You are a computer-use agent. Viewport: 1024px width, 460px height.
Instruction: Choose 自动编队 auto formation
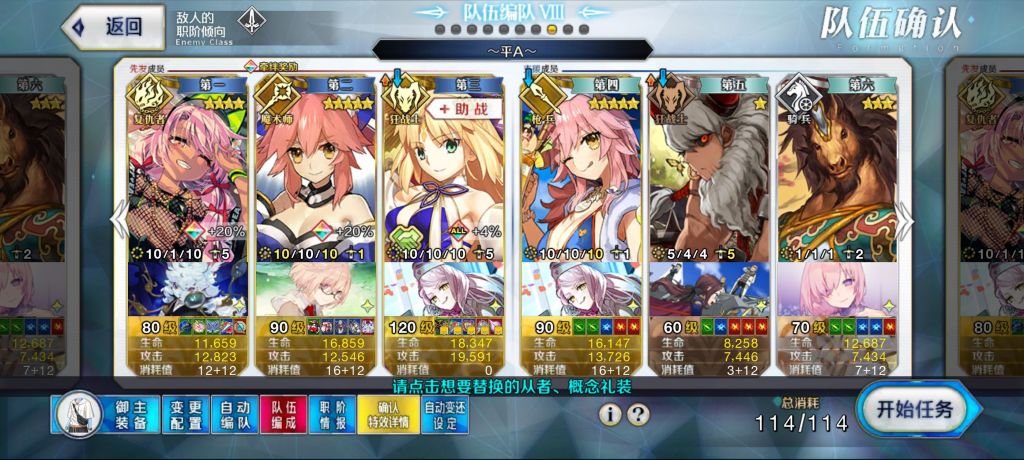(x=235, y=415)
